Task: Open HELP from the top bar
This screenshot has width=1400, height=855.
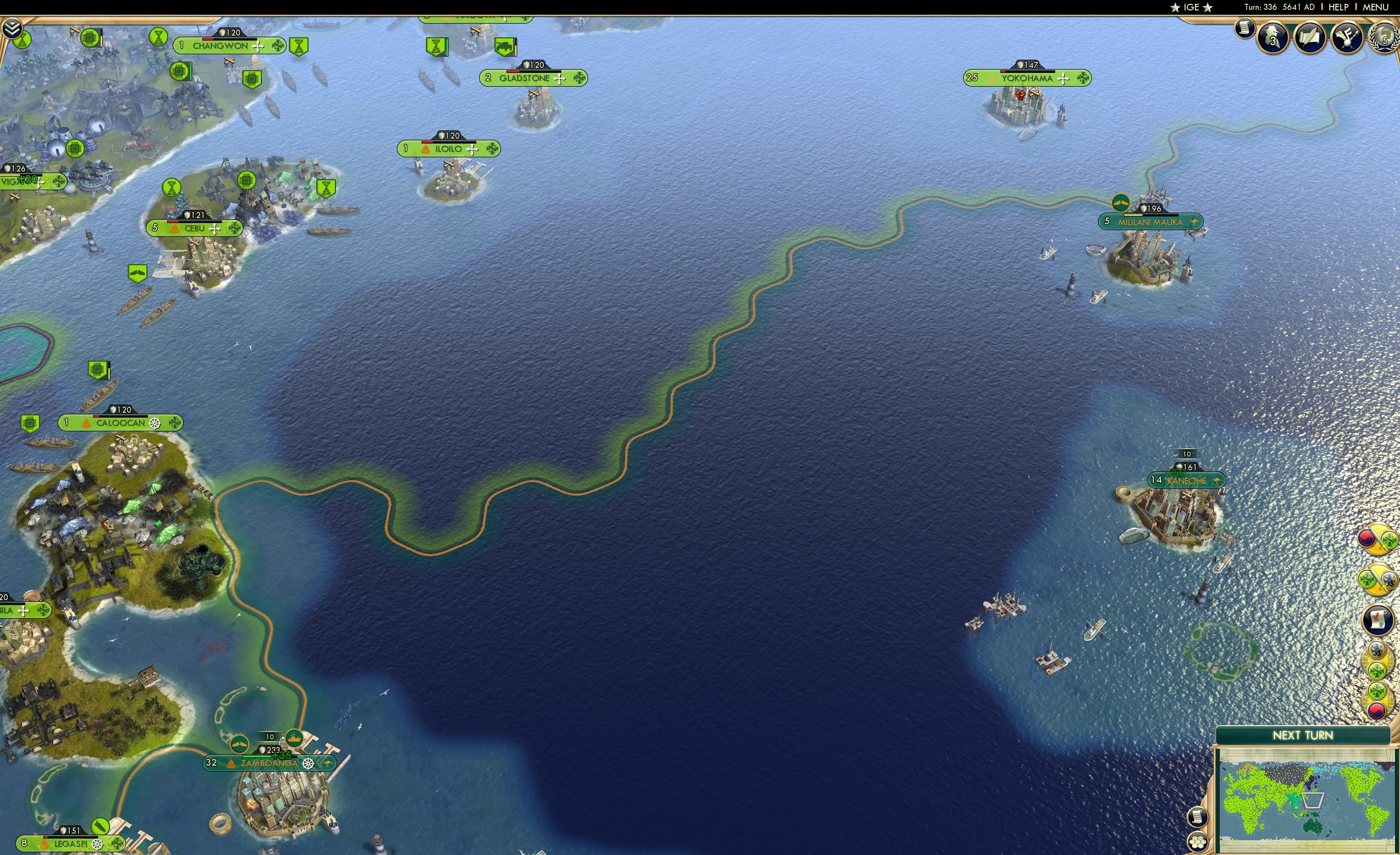Action: (1339, 7)
